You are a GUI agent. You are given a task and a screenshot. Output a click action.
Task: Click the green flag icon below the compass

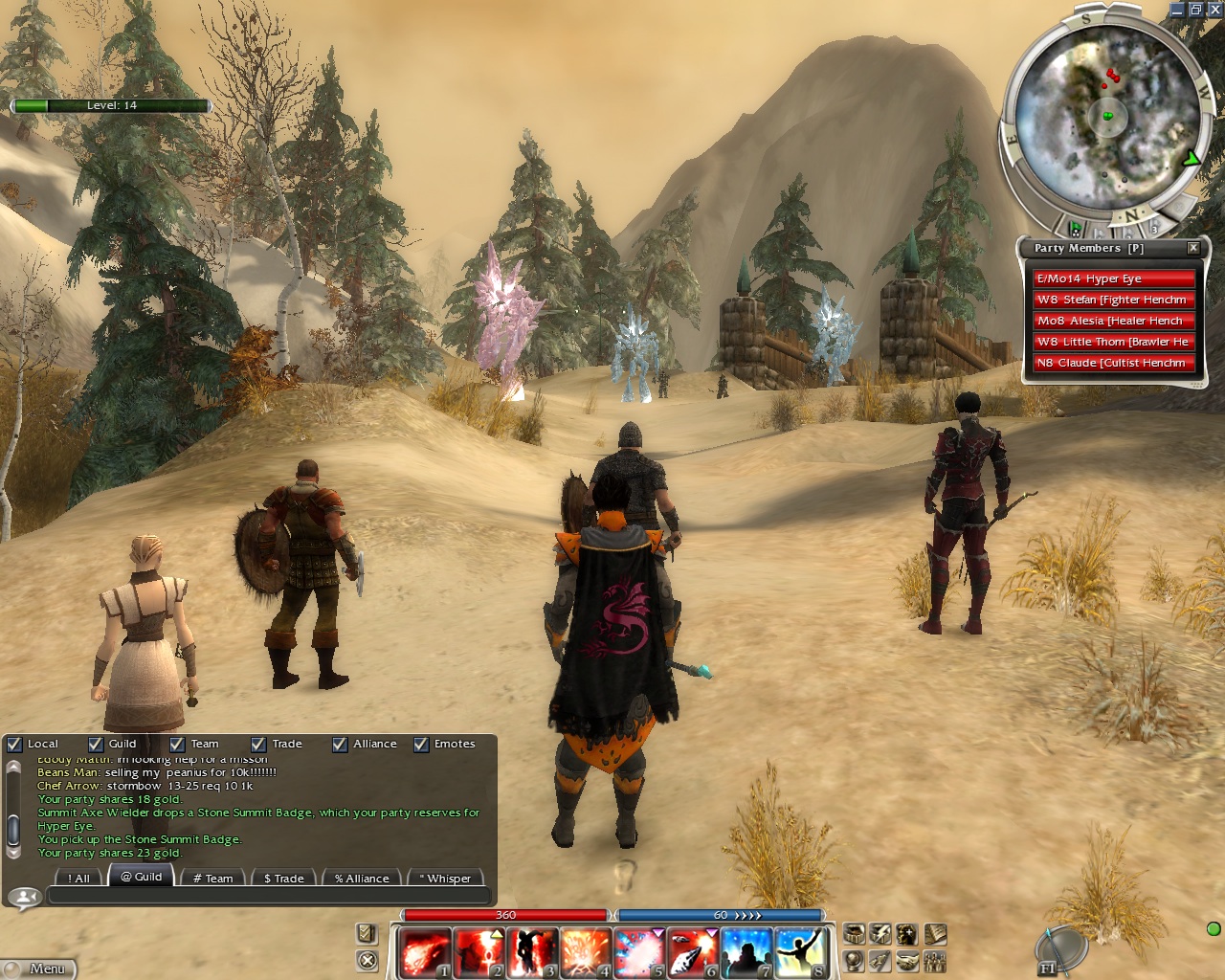[x=1076, y=229]
